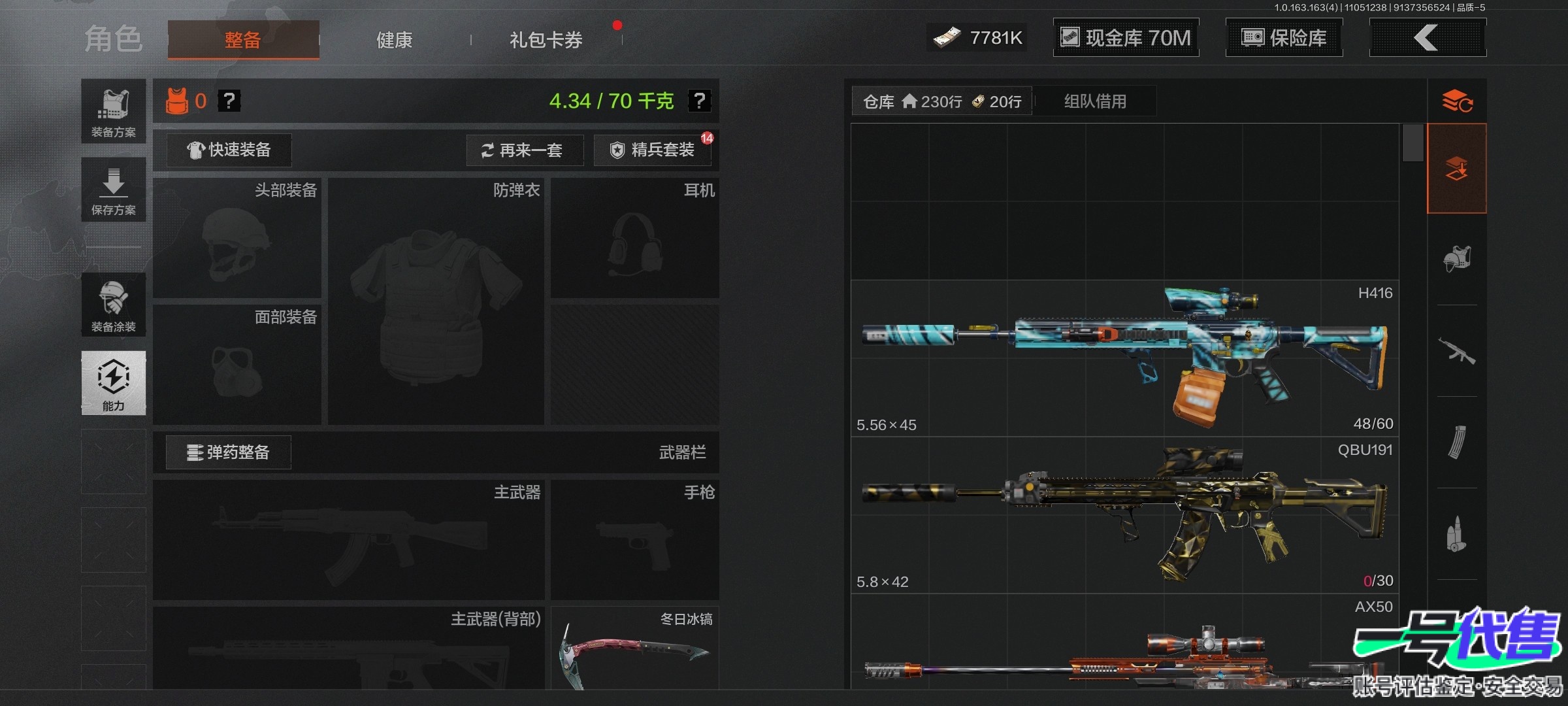Go back with the arrow button
Viewport: 1568px width, 706px height.
tap(1427, 37)
